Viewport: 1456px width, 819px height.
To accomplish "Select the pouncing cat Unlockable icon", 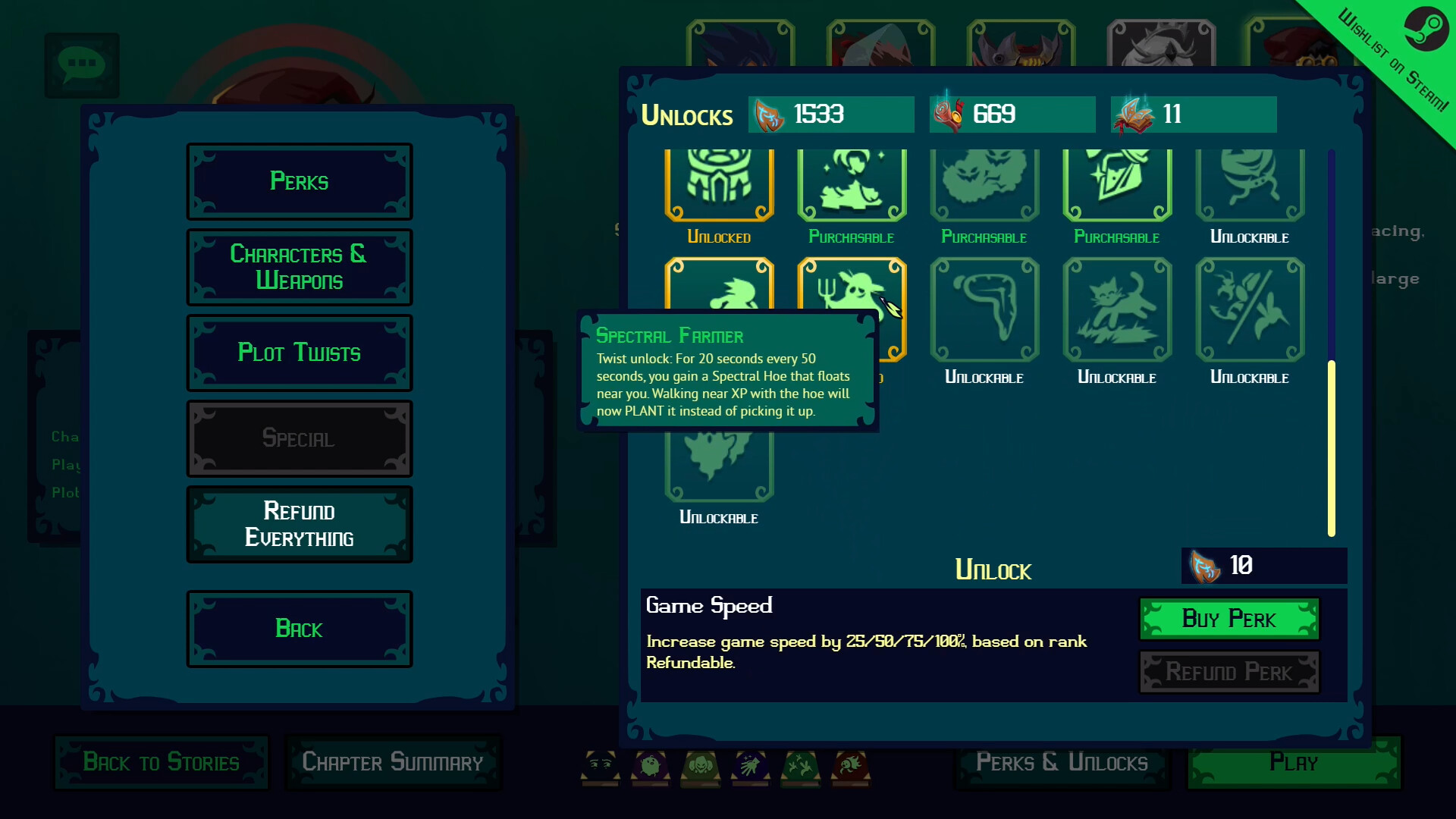I will pyautogui.click(x=1116, y=309).
